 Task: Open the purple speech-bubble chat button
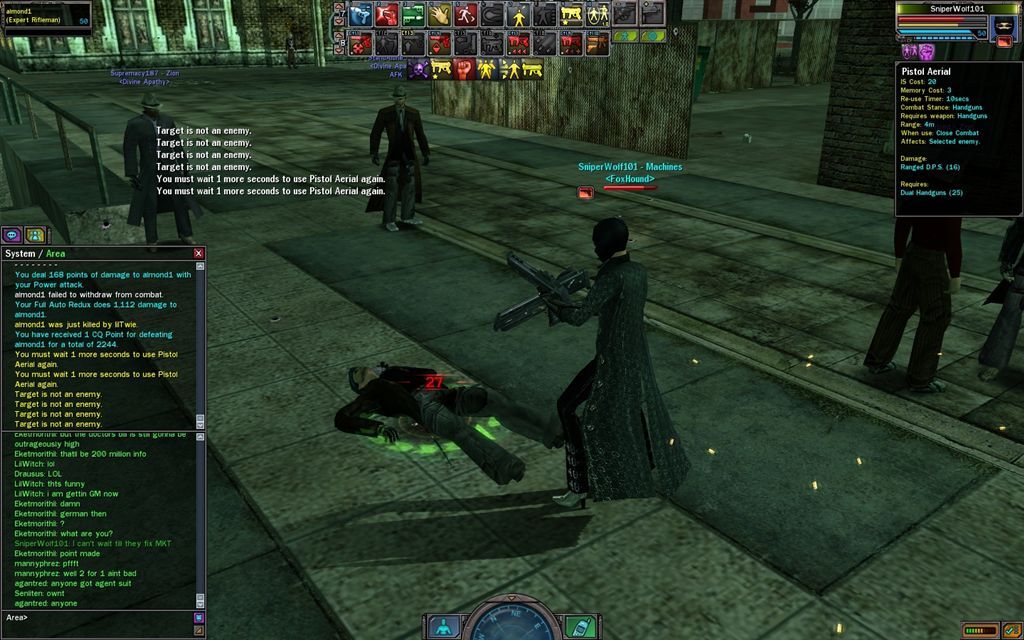coord(12,235)
